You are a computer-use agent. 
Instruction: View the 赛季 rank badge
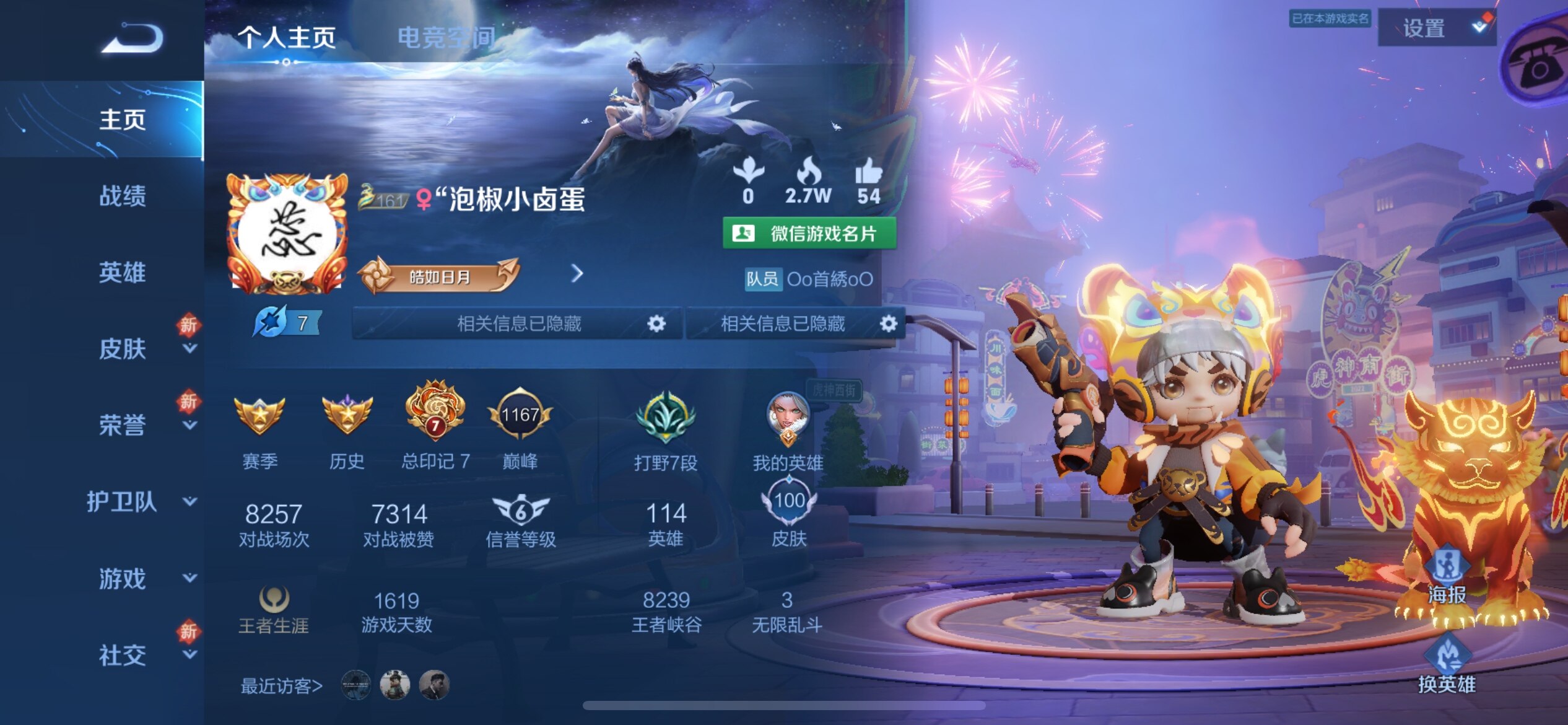259,416
